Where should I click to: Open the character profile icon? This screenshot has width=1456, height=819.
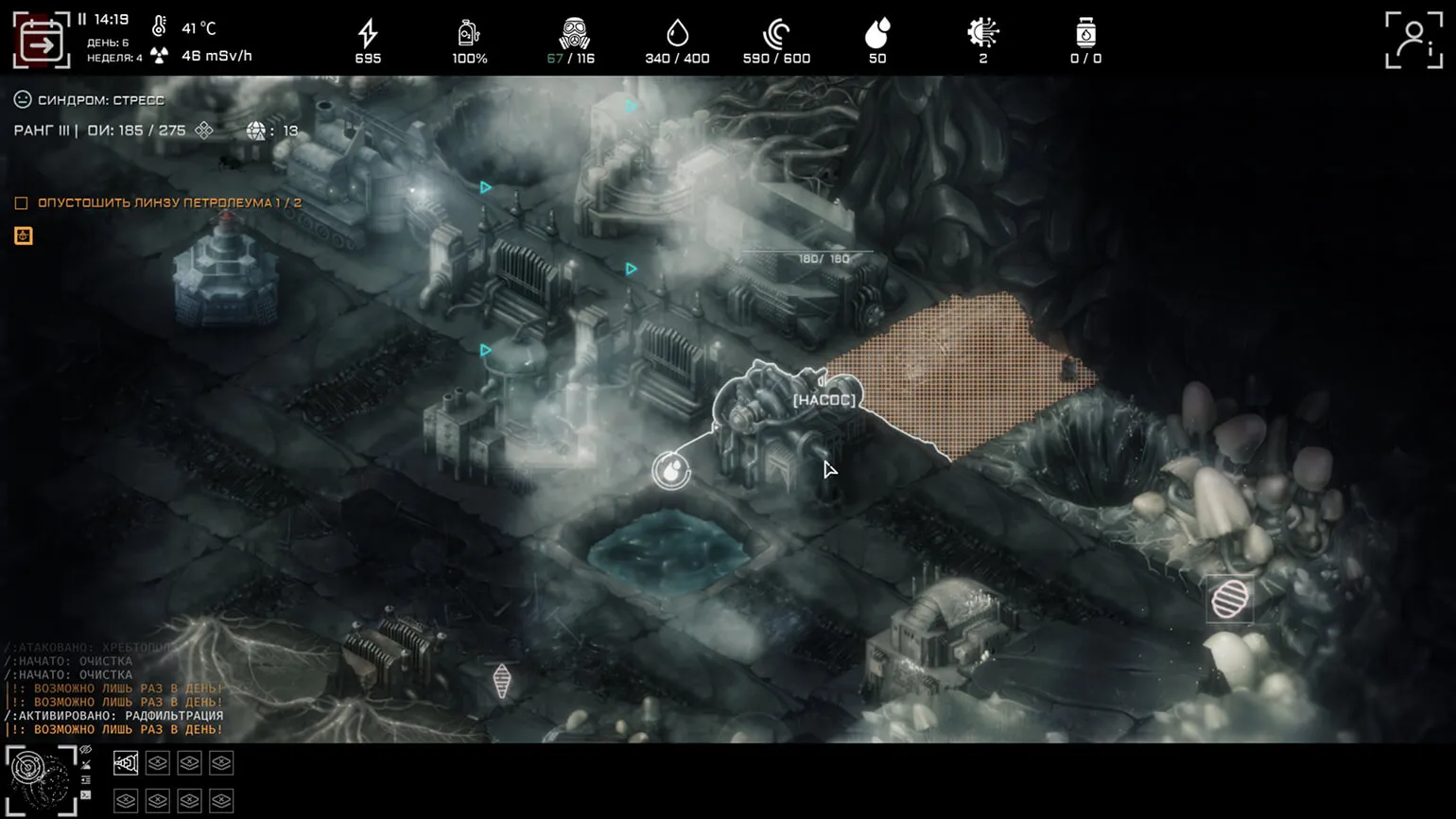1413,40
